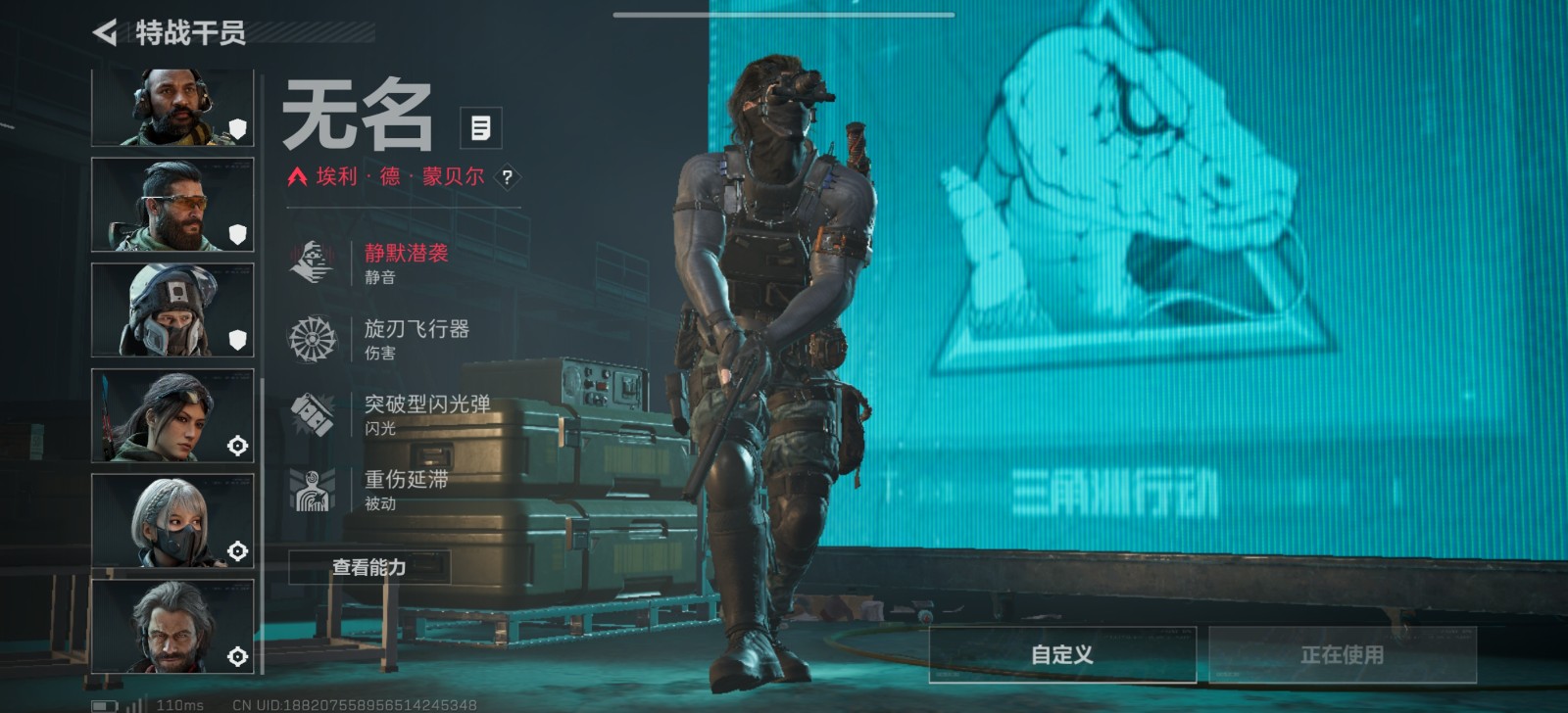1568x713 pixels.
Task: Go back using the 特战干员 arrow
Action: 105,32
